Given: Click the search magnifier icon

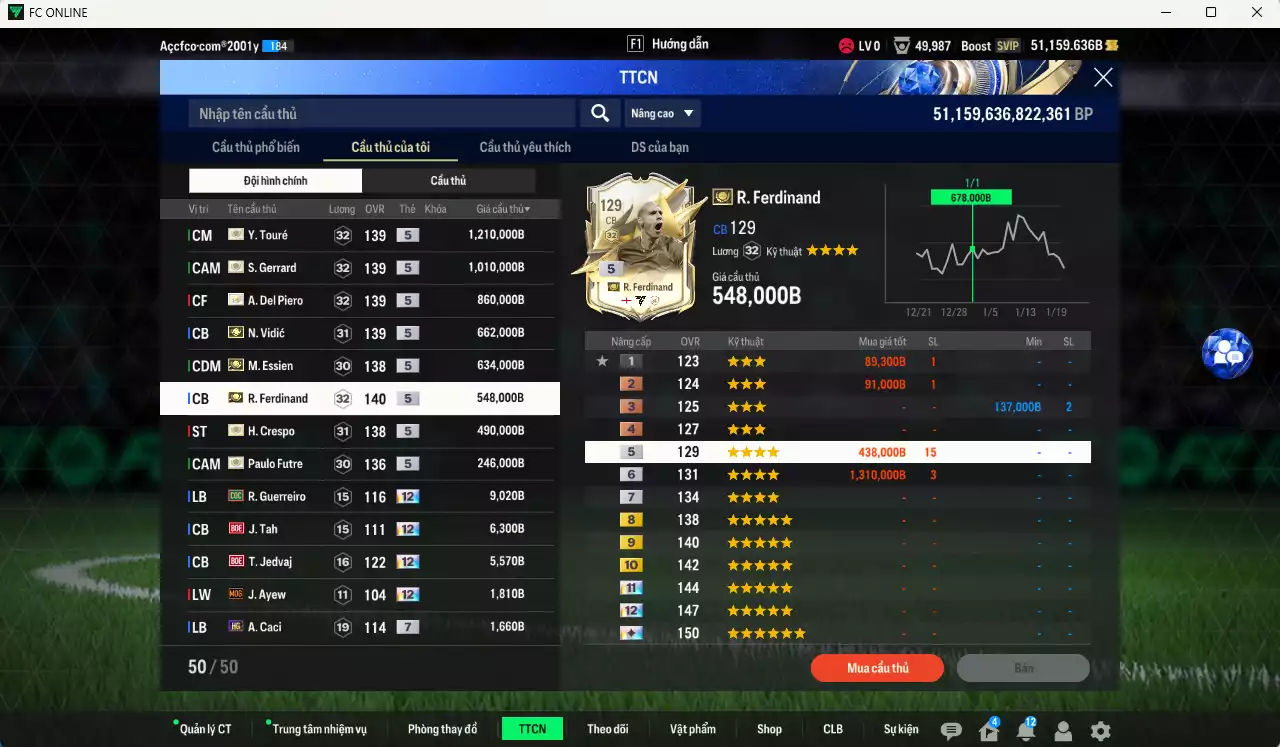Looking at the screenshot, I should pyautogui.click(x=599, y=113).
